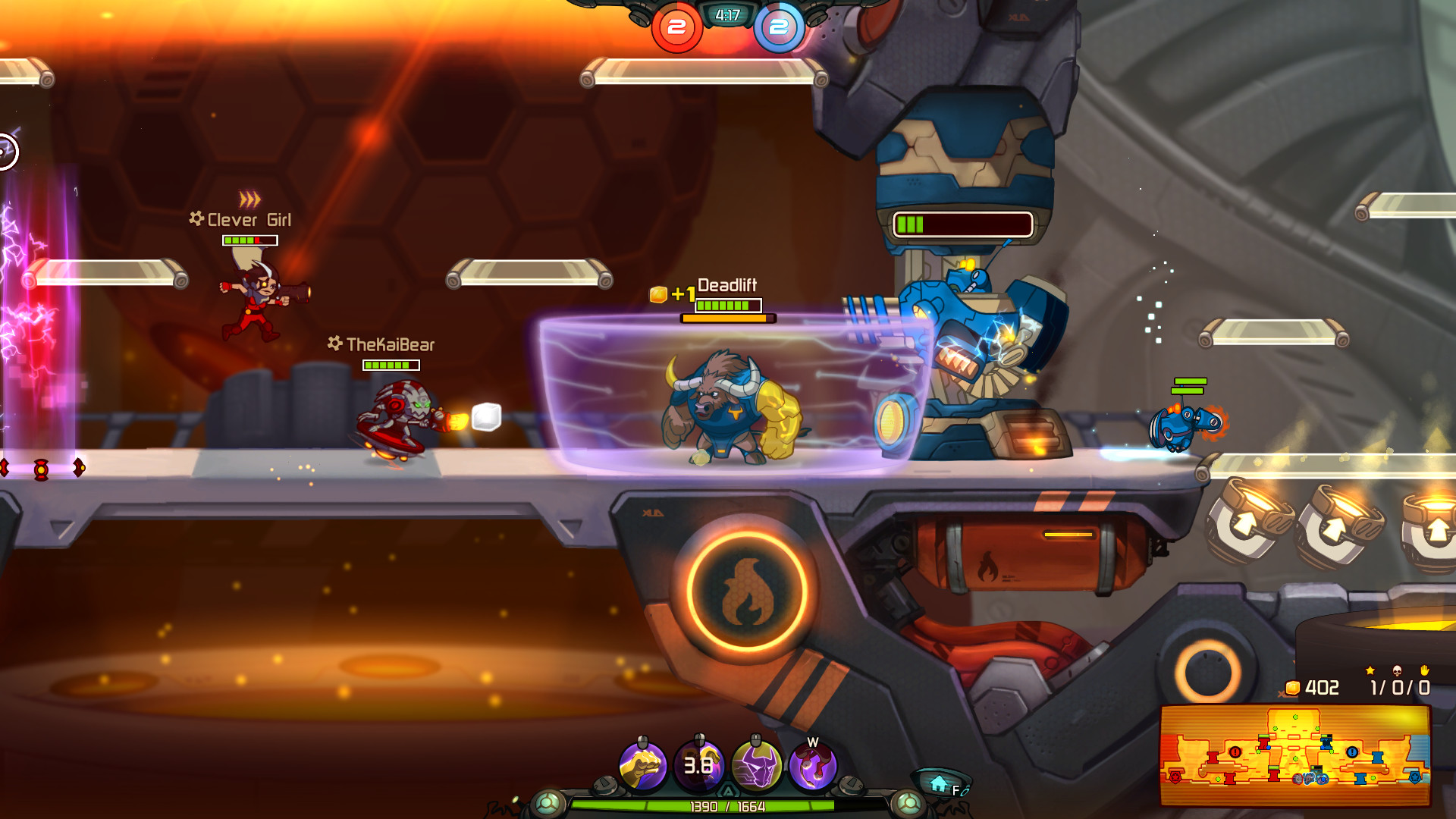
Task: Click the ability icon showing 3.8 cooldown
Action: coord(696,766)
